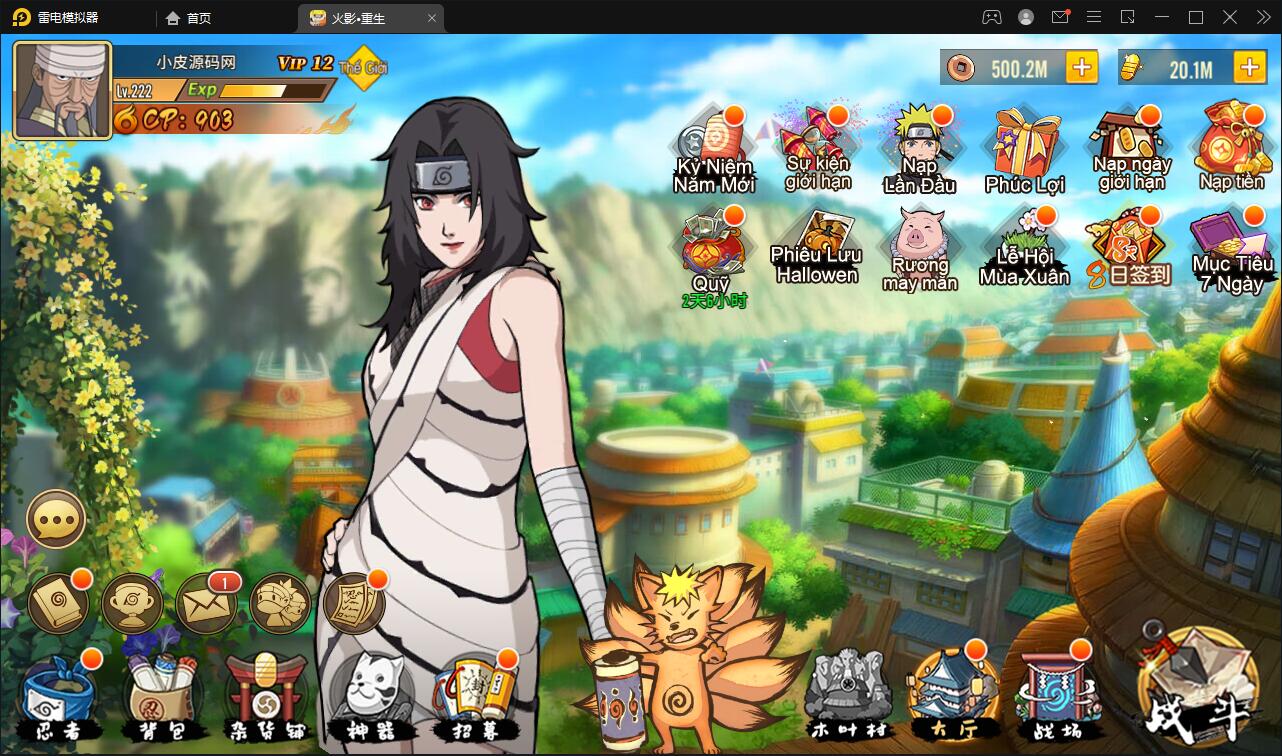This screenshot has width=1282, height=756.
Task: Open the LDPlayer hamburger menu
Action: (x=1094, y=17)
